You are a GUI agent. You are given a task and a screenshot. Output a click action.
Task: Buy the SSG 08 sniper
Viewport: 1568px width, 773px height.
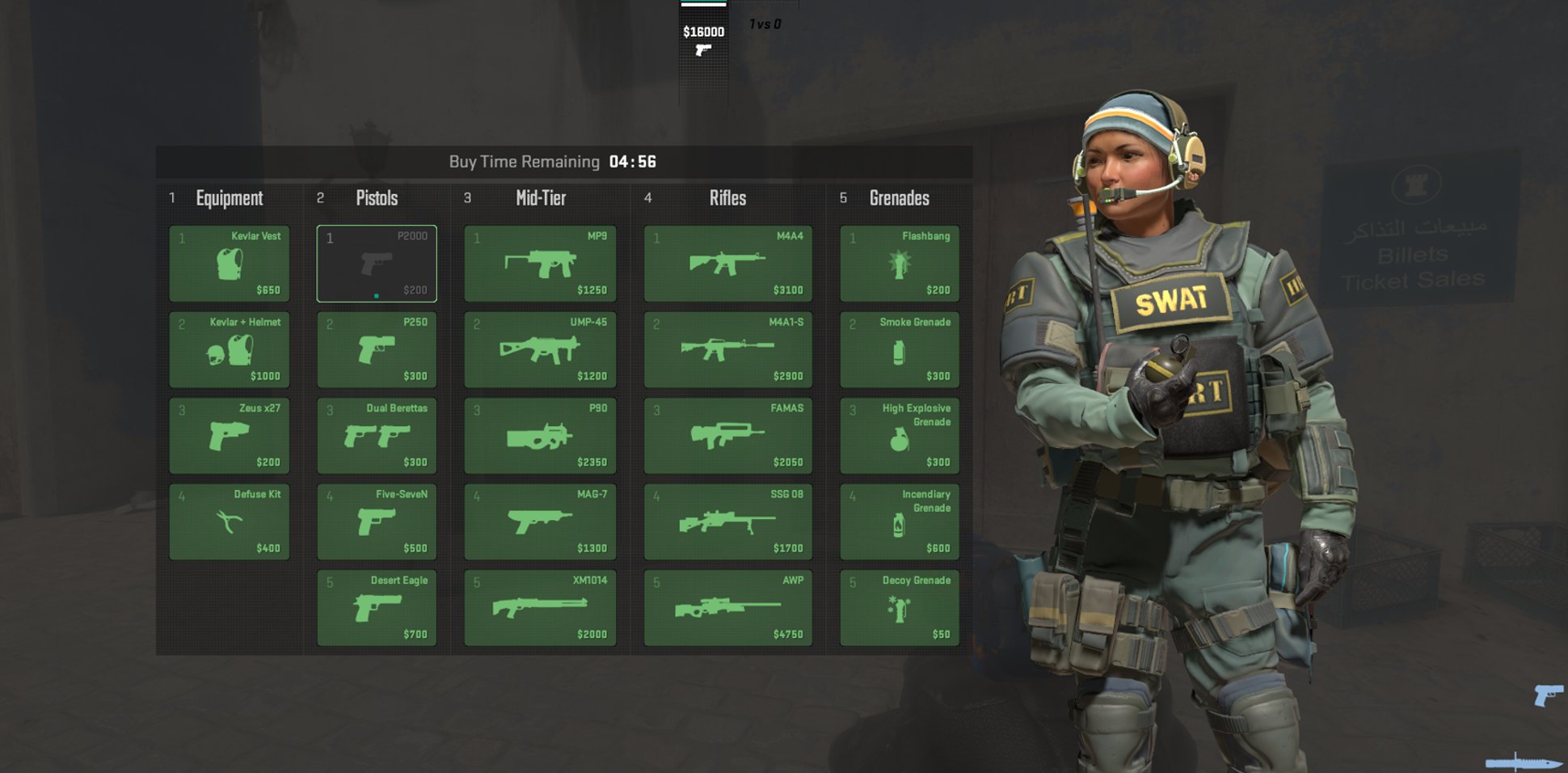pos(727,523)
